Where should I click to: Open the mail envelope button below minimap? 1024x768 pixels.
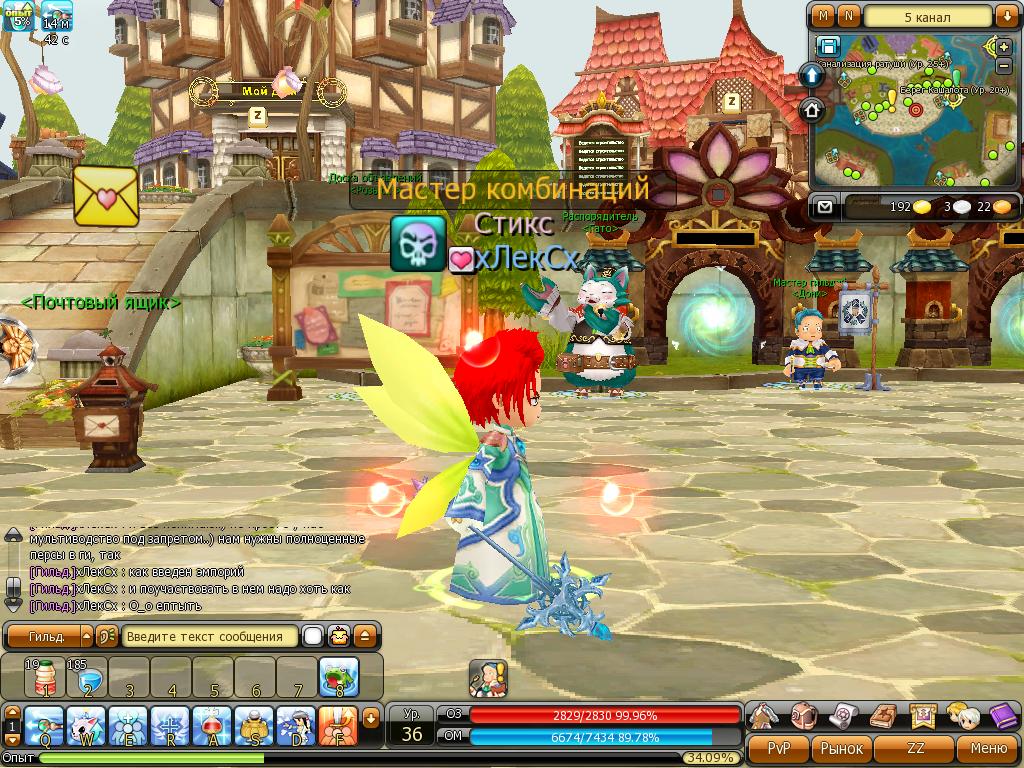pos(824,207)
